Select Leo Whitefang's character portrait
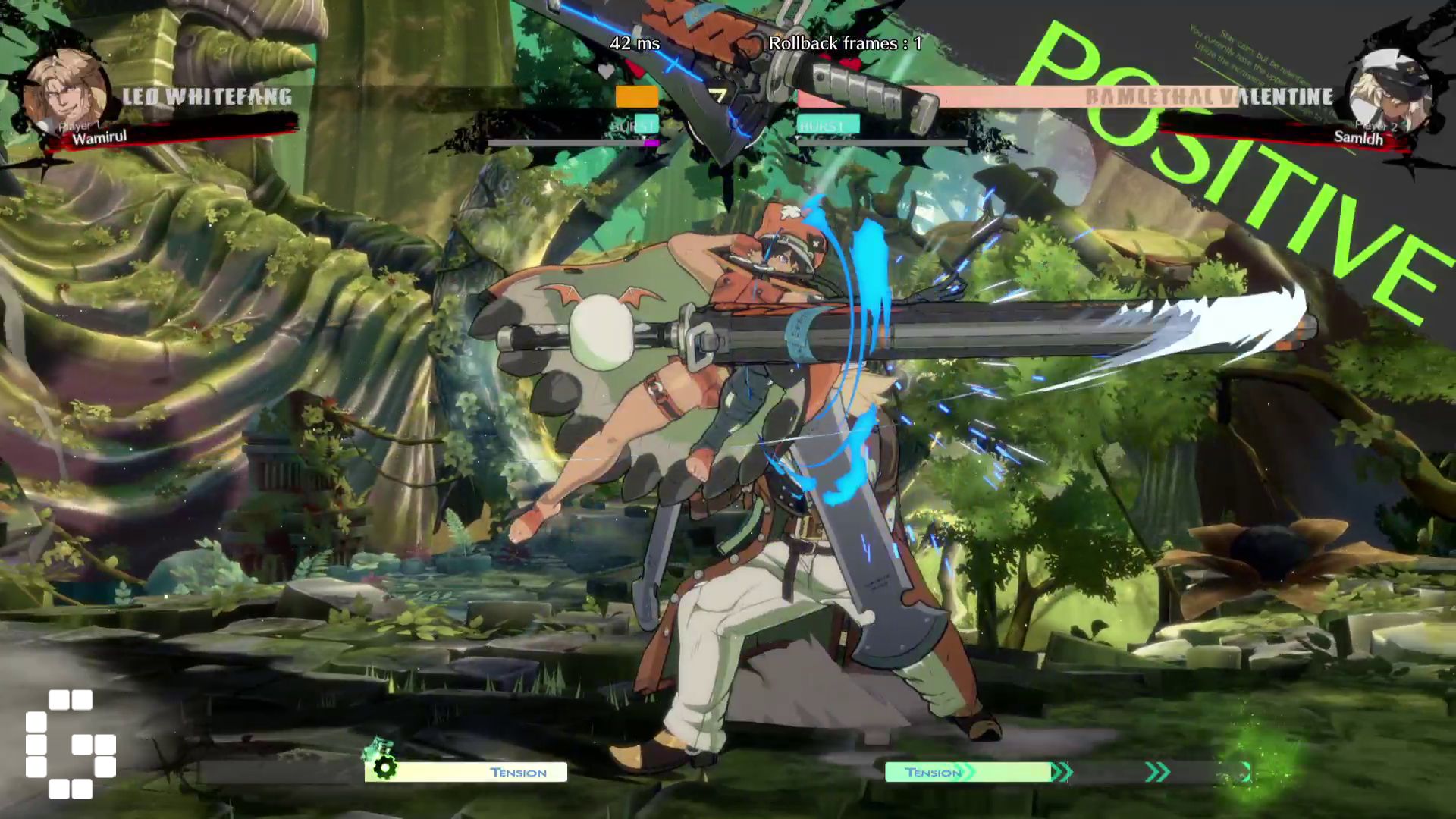Screen dimensions: 1456x819 pyautogui.click(x=67, y=87)
